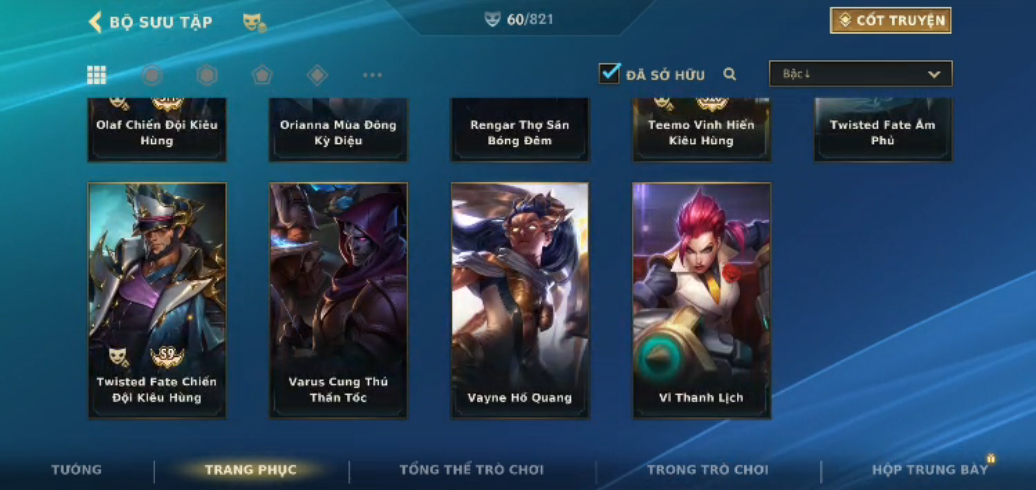Switch to the Trang Phục tab

point(251,470)
